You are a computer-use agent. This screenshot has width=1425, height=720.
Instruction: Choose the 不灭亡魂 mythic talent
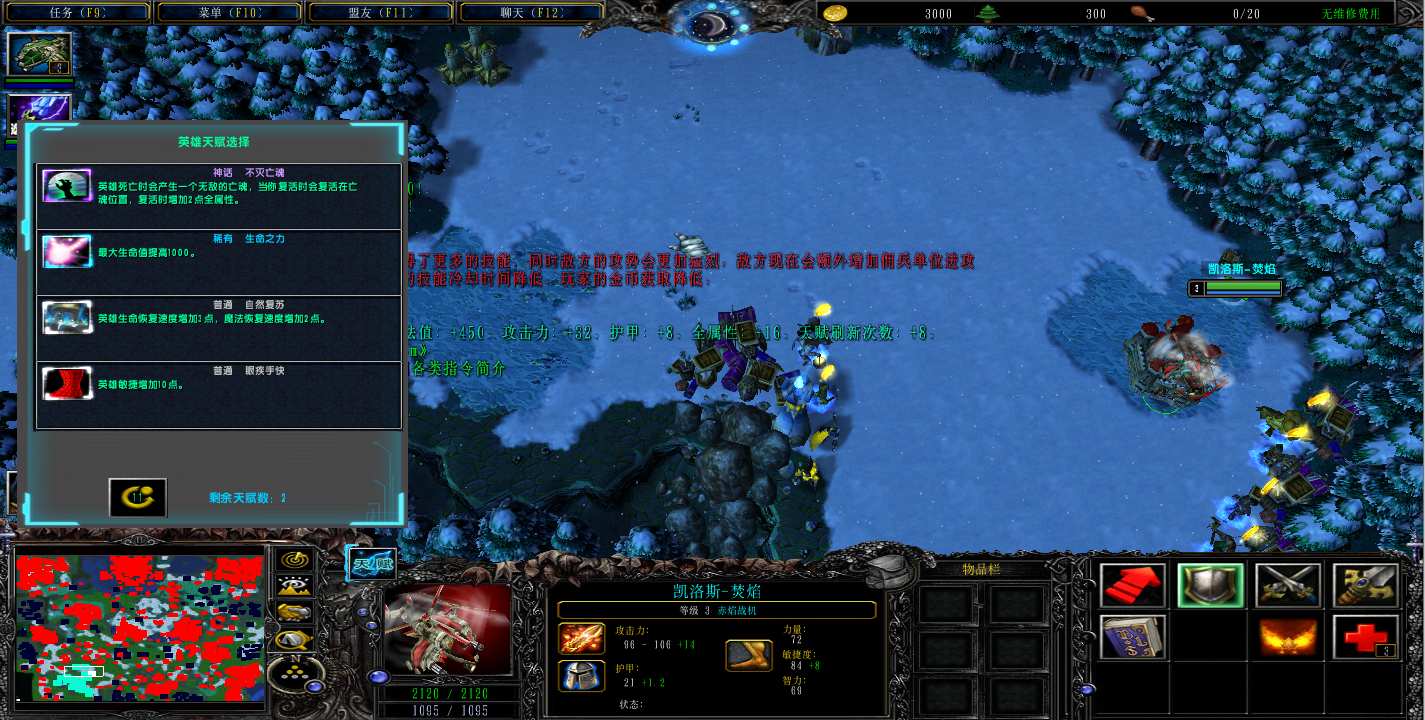(x=218, y=196)
